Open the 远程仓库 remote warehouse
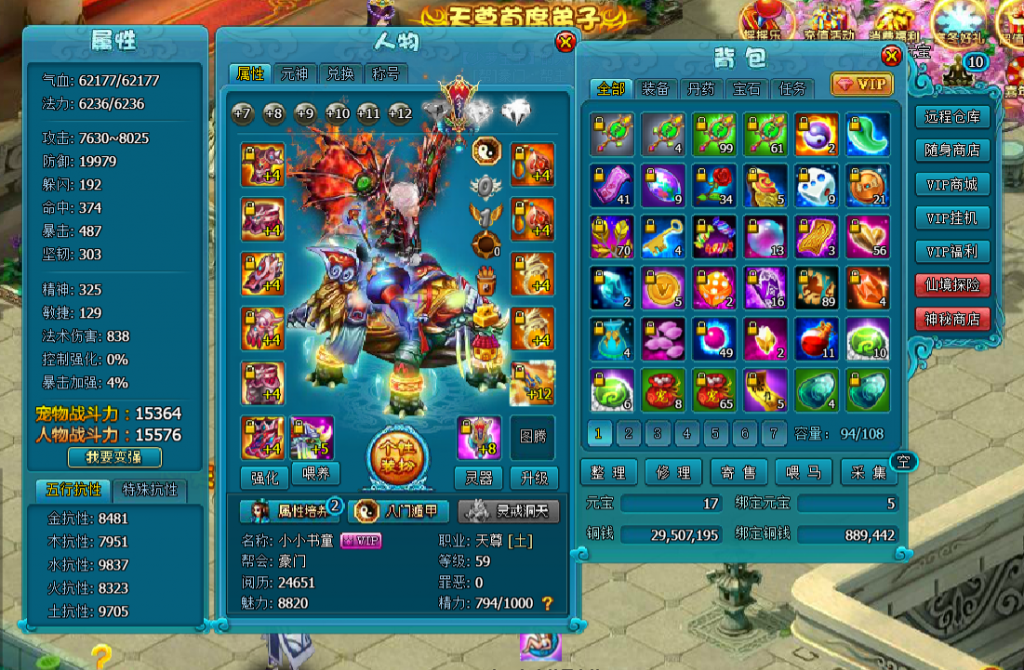Screen dimensions: 1024x670 [952, 117]
